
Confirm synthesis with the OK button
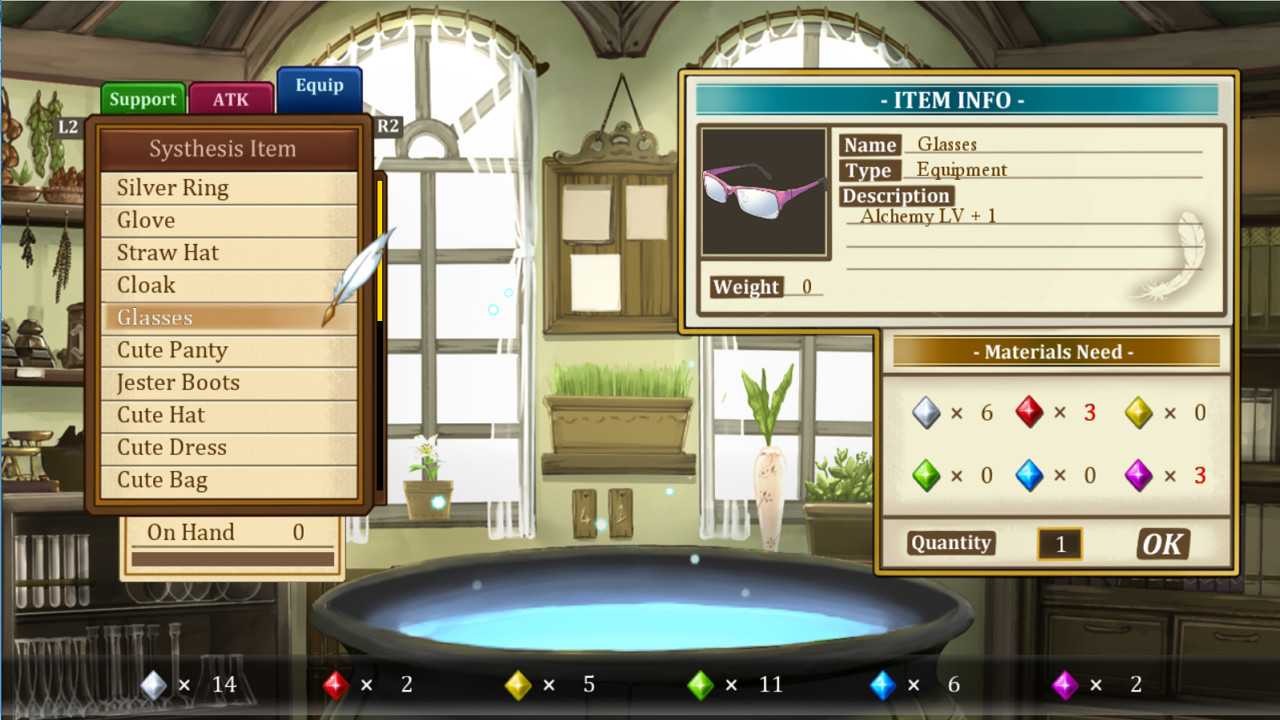click(x=1162, y=543)
